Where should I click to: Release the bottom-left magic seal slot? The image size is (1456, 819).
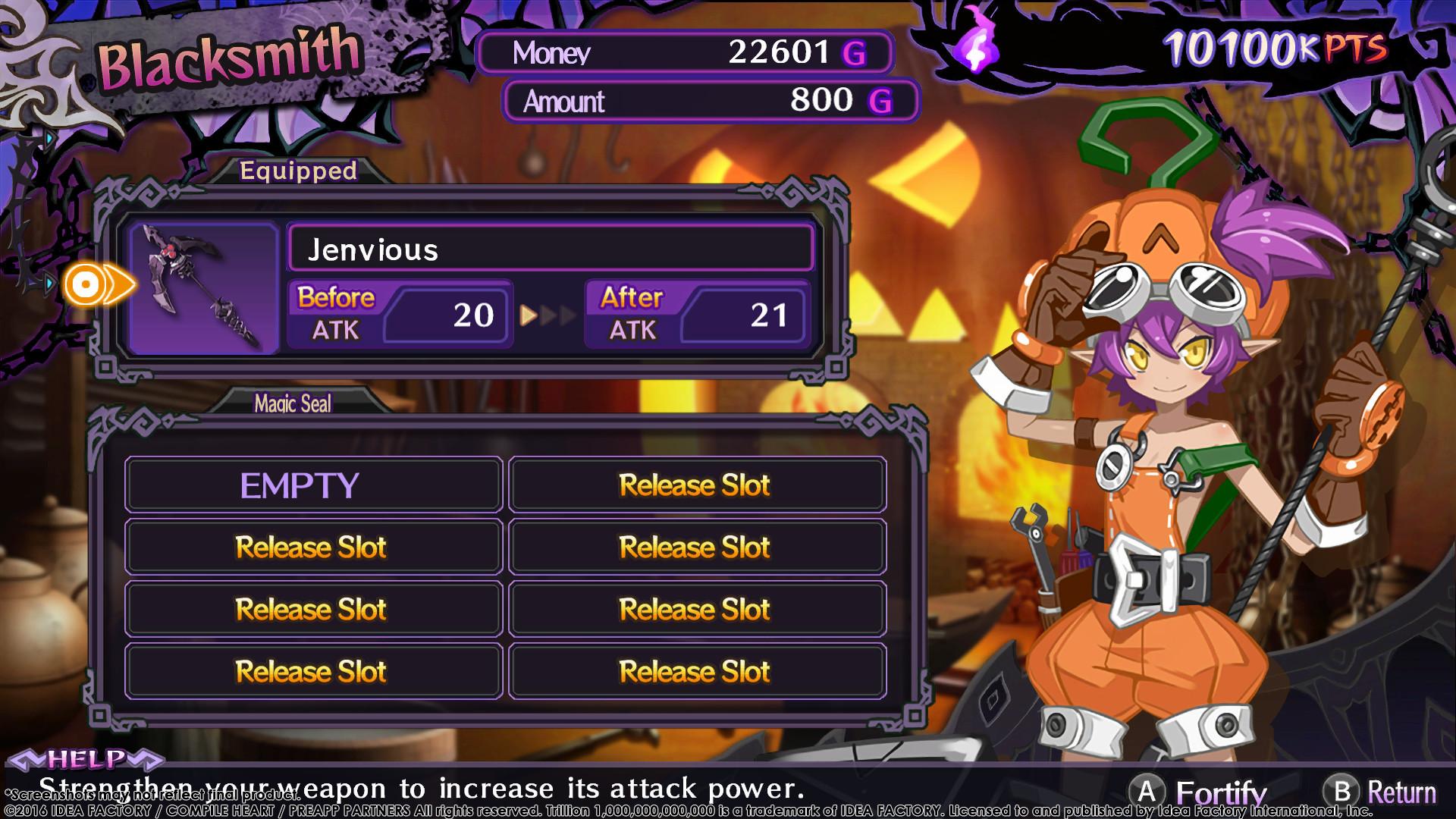point(312,670)
